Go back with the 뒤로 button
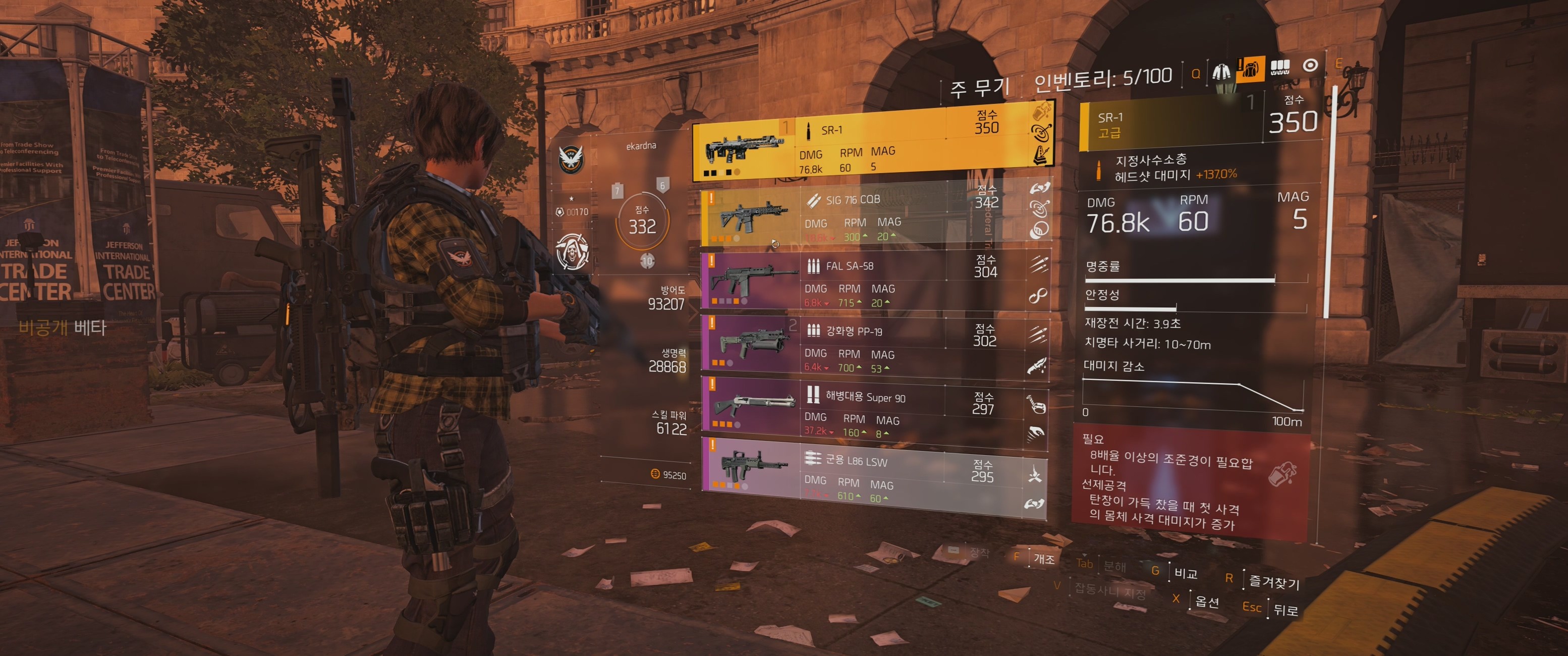Image resolution: width=1568 pixels, height=656 pixels. click(x=1285, y=610)
